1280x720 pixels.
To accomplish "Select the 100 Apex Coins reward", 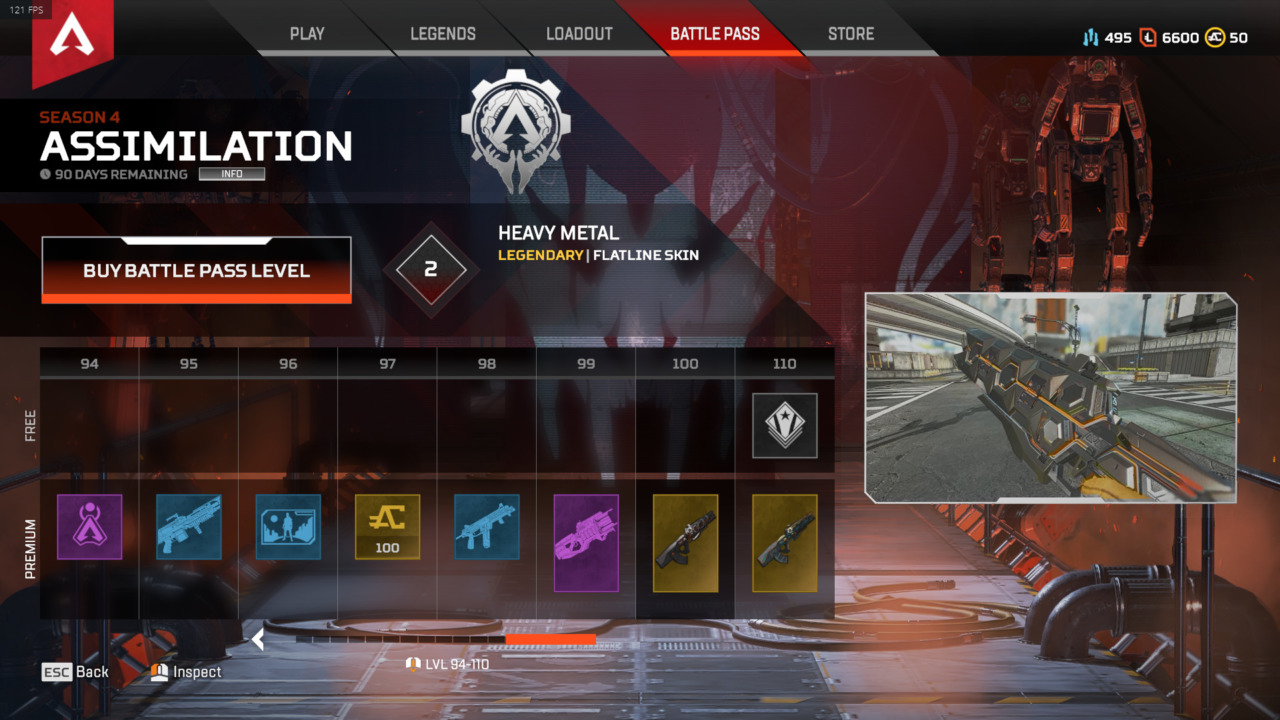I will coord(387,526).
